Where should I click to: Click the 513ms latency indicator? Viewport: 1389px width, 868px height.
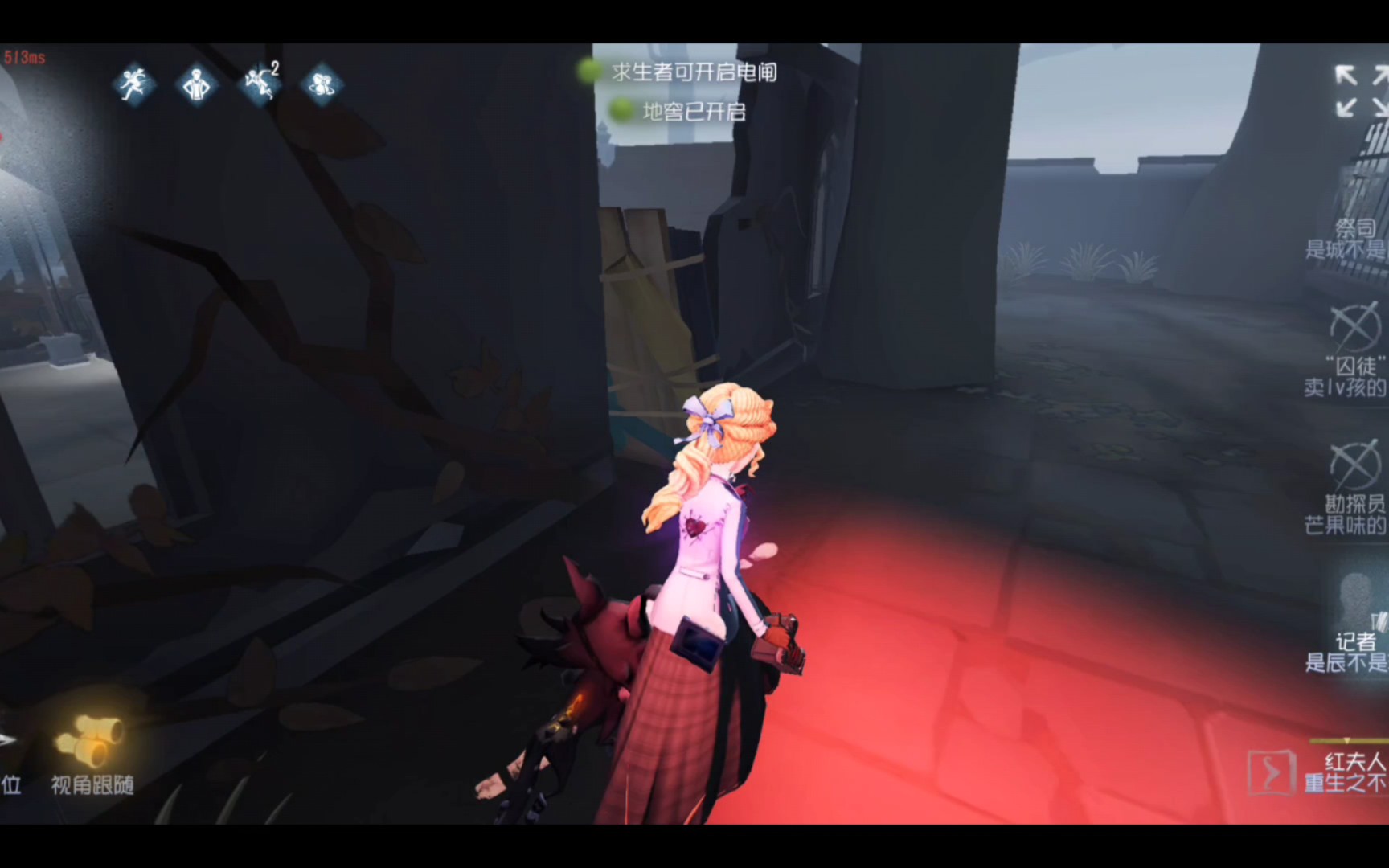24,55
